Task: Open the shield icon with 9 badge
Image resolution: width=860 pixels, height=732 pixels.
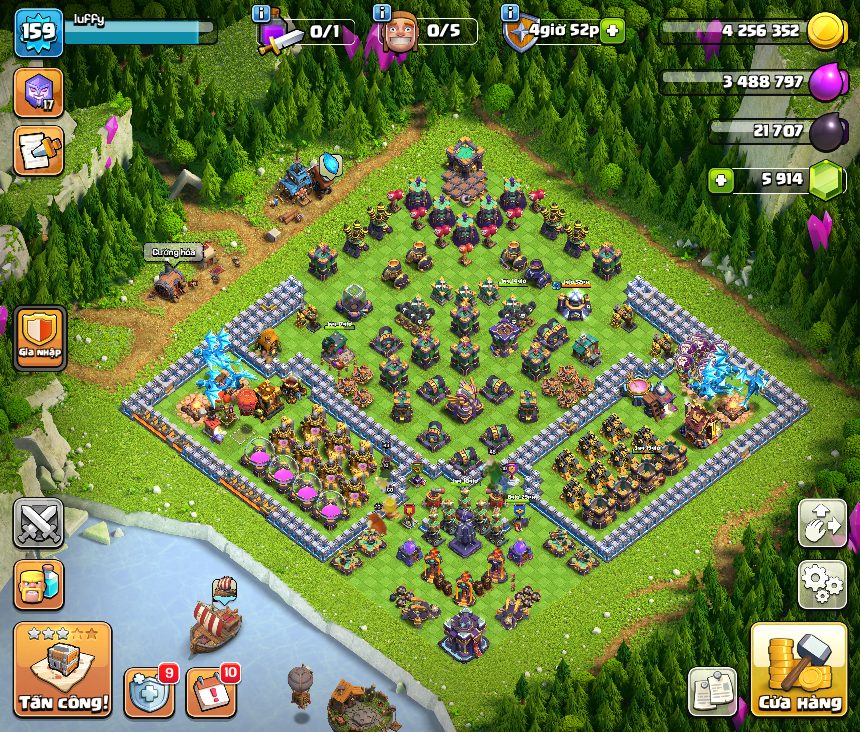Action: tap(149, 691)
